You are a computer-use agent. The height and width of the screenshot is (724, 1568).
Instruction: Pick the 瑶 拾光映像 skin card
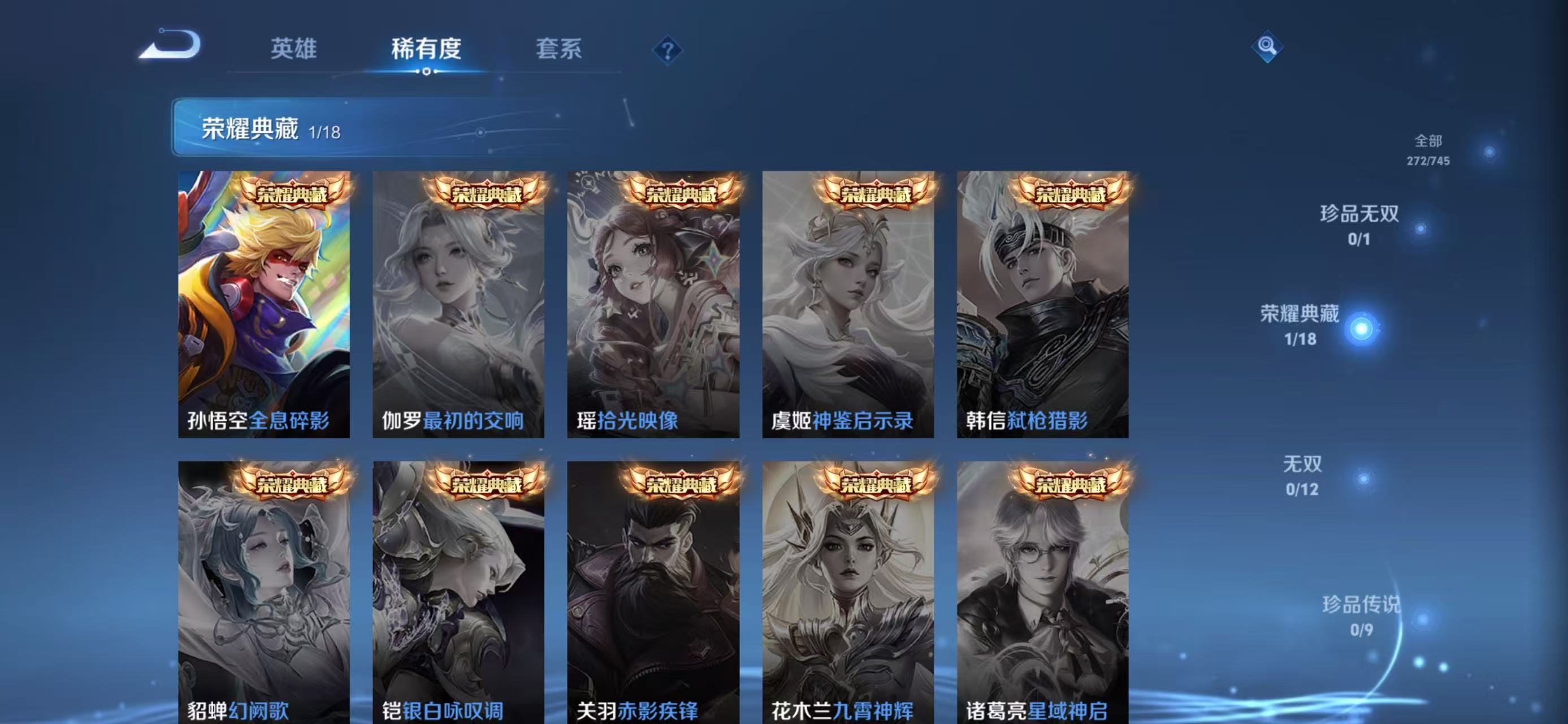pos(653,304)
